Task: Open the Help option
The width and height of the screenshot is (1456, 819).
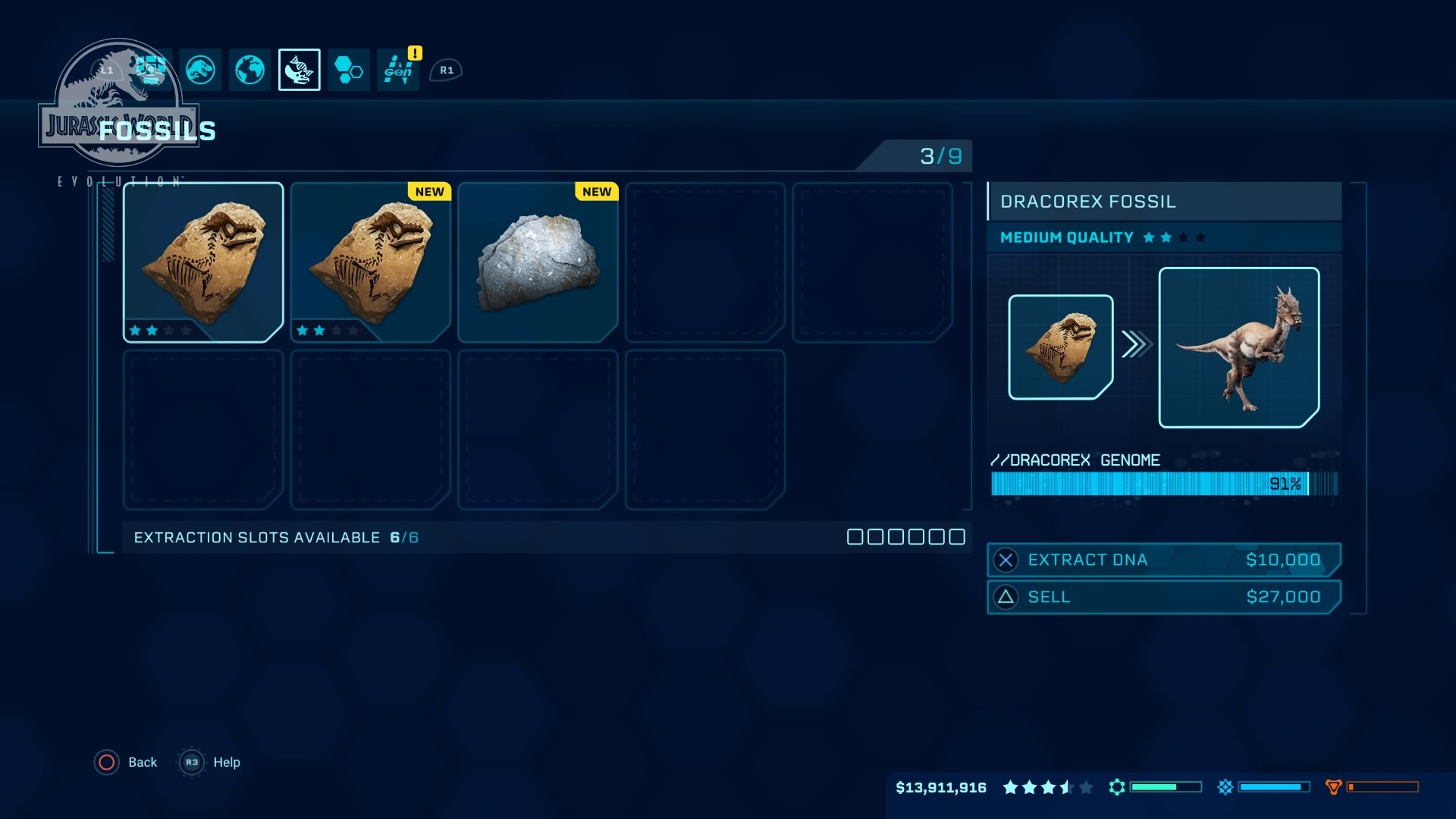Action: 210,762
